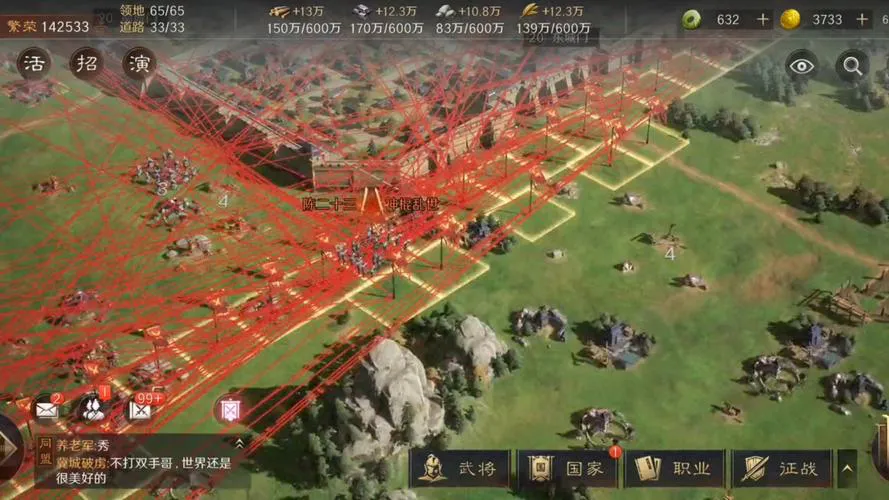Open the battle reports with 99+ badge
889x500 pixels.
pyautogui.click(x=139, y=409)
